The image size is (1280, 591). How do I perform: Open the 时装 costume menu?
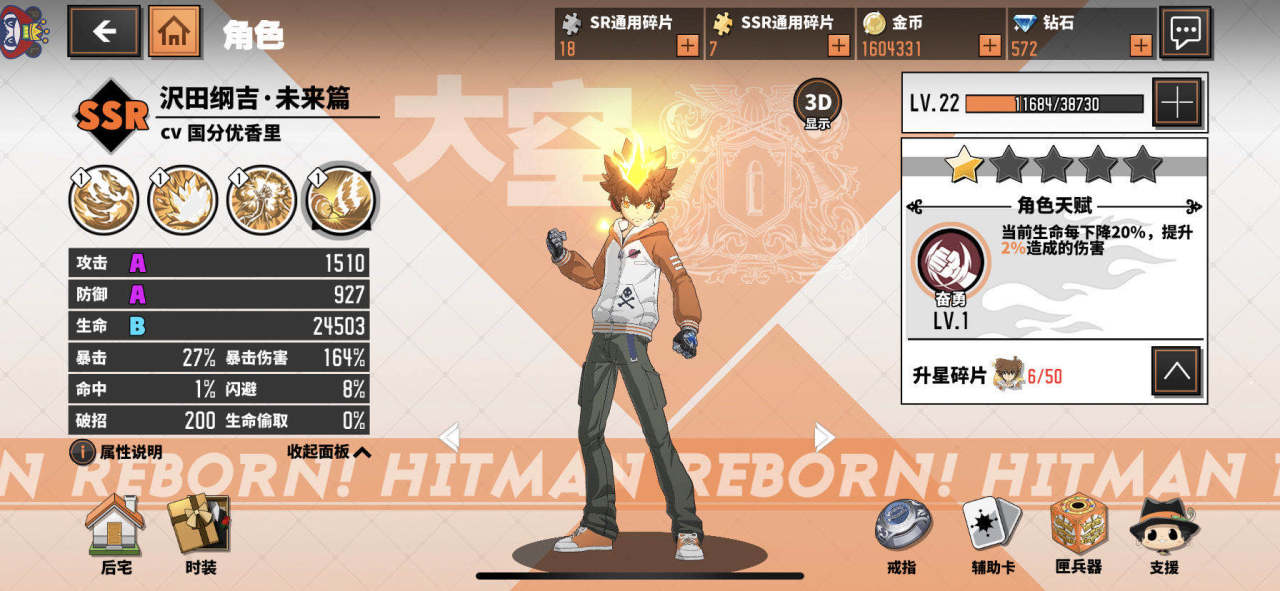pos(200,534)
